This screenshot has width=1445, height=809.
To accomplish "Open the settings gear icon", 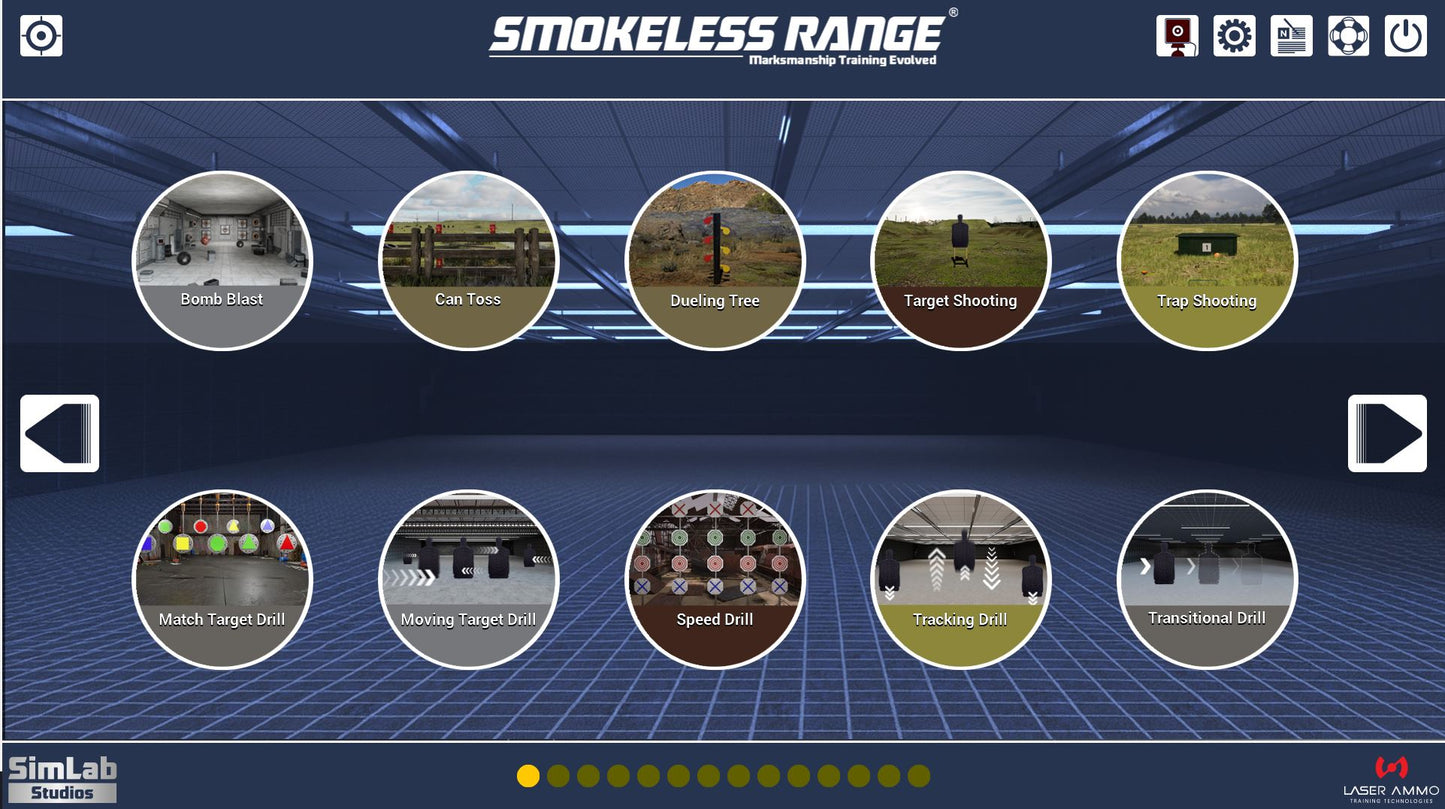I will 1235,35.
